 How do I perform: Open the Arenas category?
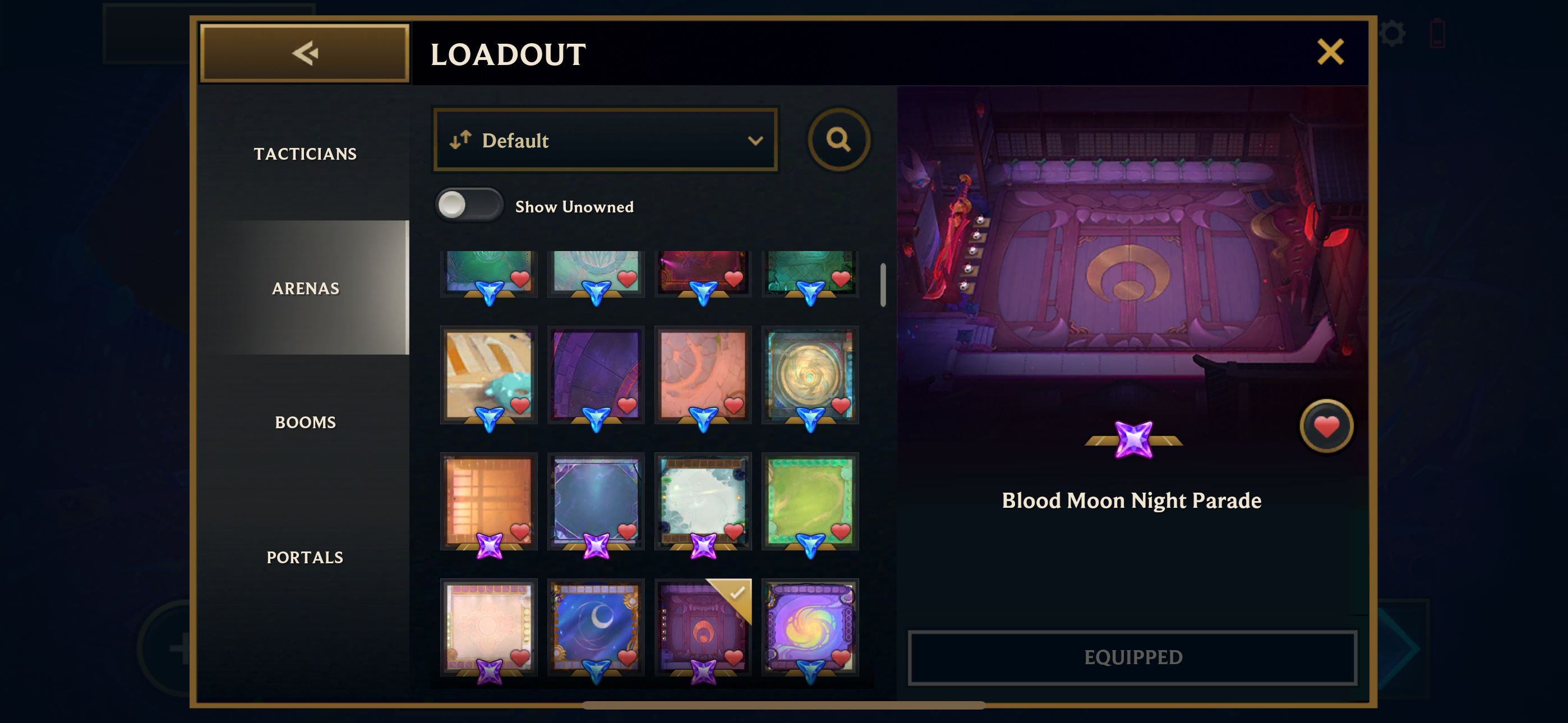pos(305,288)
